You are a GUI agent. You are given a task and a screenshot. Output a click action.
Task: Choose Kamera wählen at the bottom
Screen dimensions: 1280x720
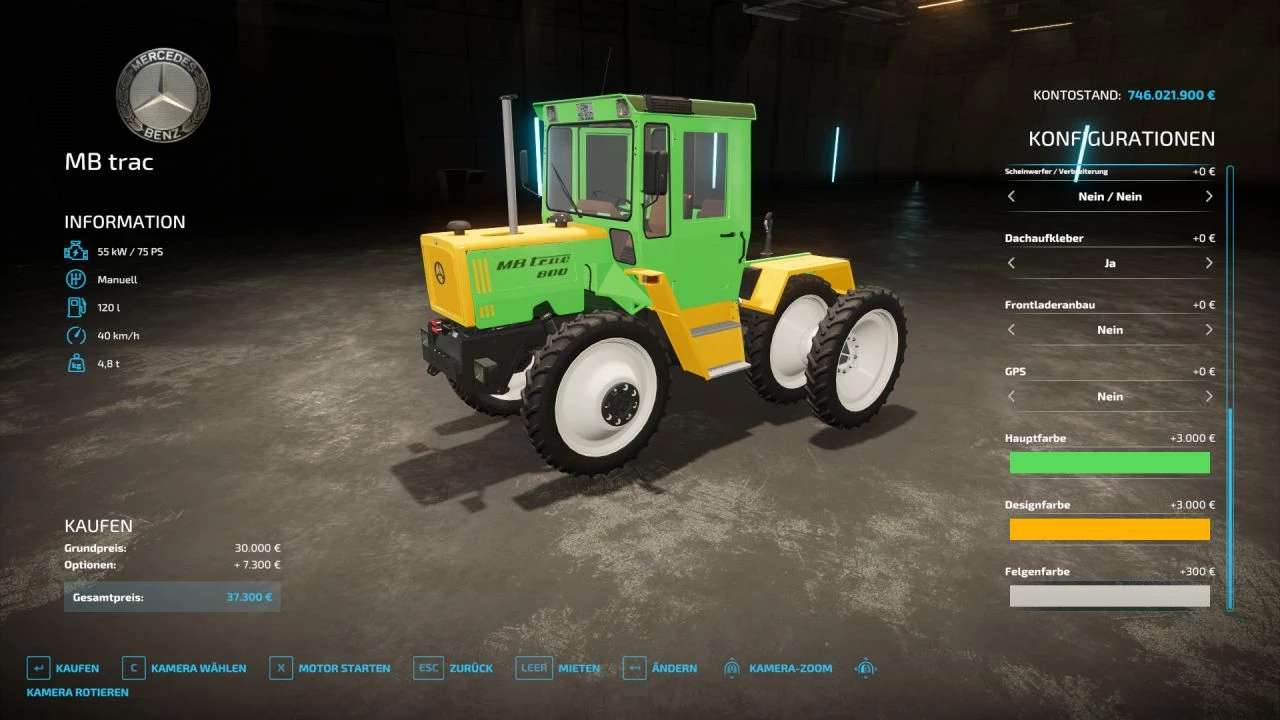coord(185,668)
